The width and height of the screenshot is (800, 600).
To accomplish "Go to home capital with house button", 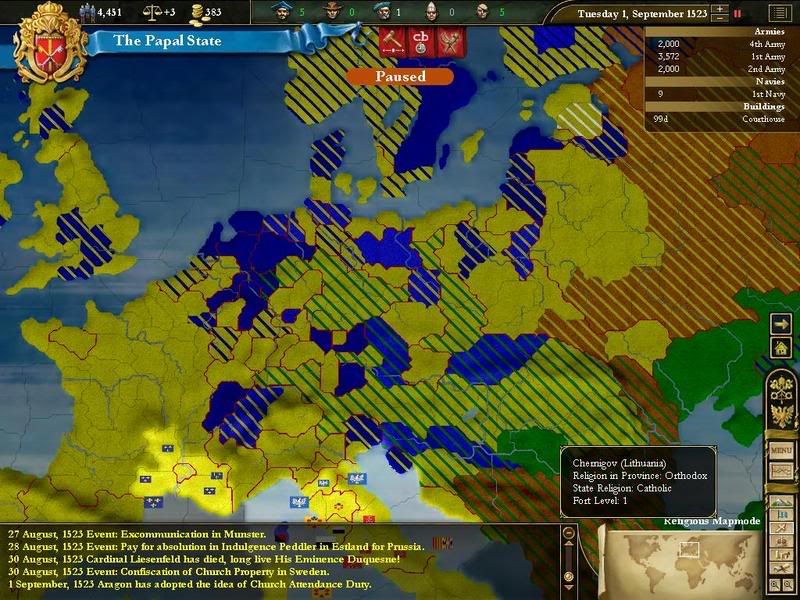I will pos(782,347).
